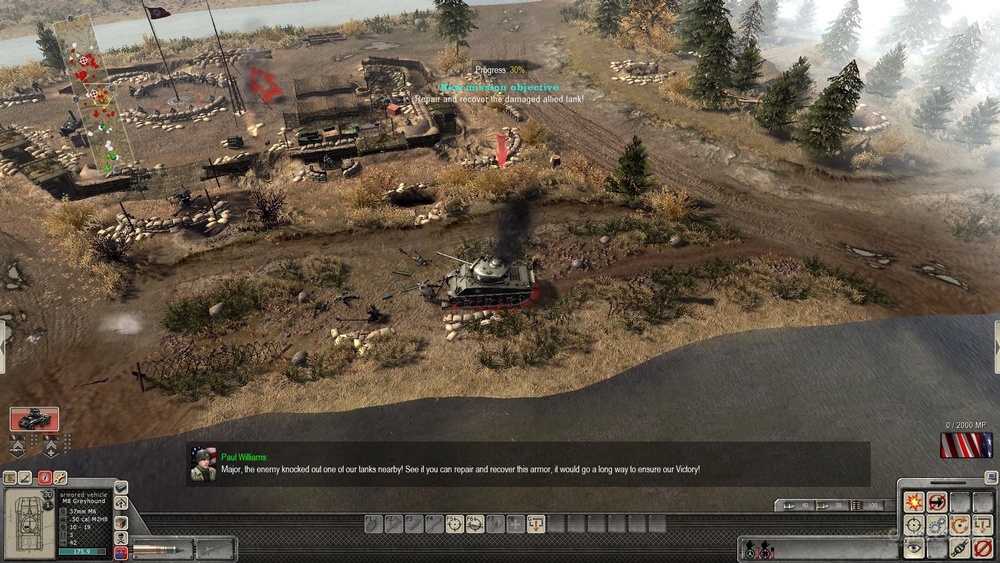Click the American flag reinforcement banner
This screenshot has width=1000, height=563.
coord(966,445)
